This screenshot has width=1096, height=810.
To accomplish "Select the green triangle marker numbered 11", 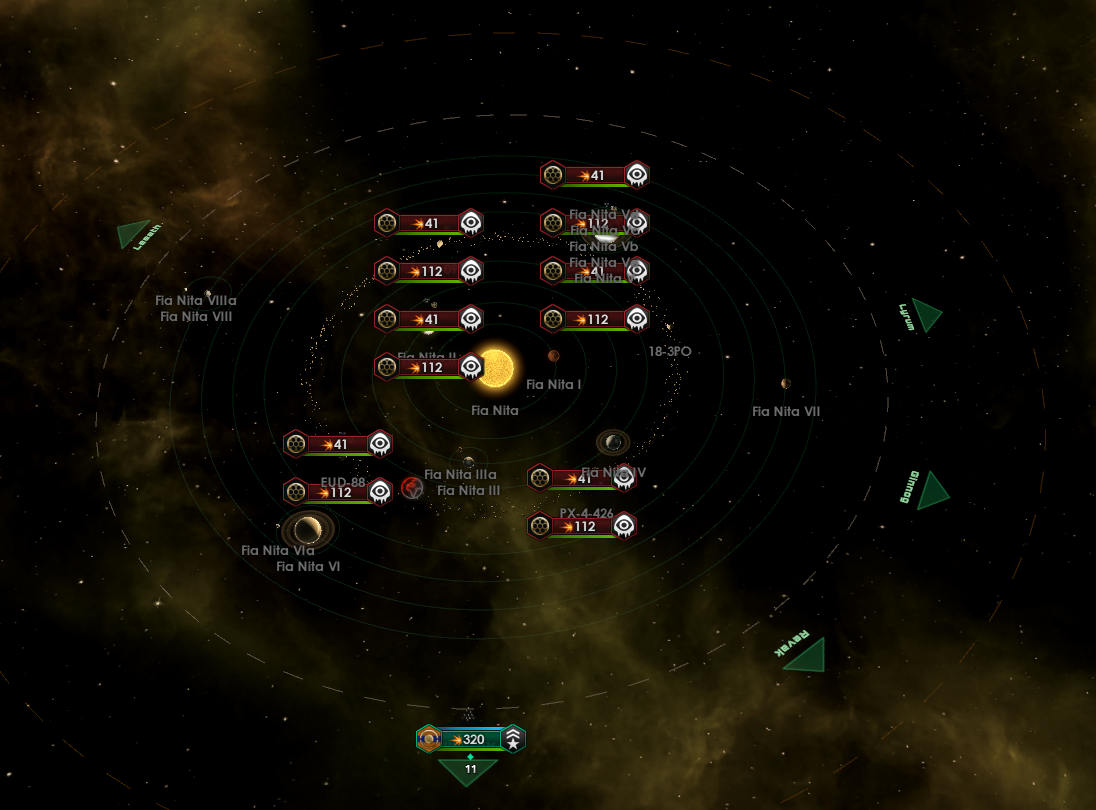I will pos(468,770).
